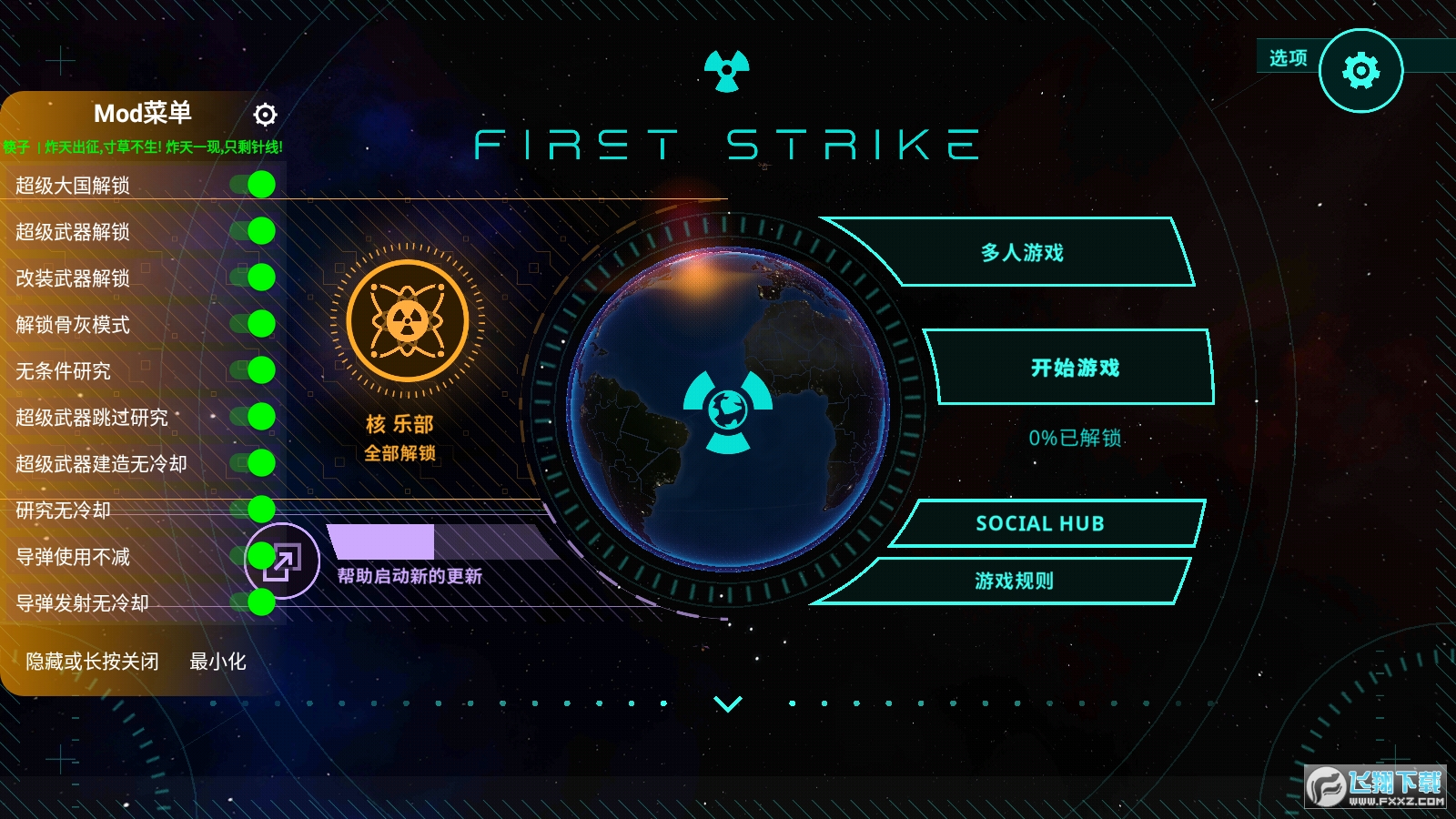Open the SOCIAL HUB
The image size is (1456, 819).
tap(1040, 523)
